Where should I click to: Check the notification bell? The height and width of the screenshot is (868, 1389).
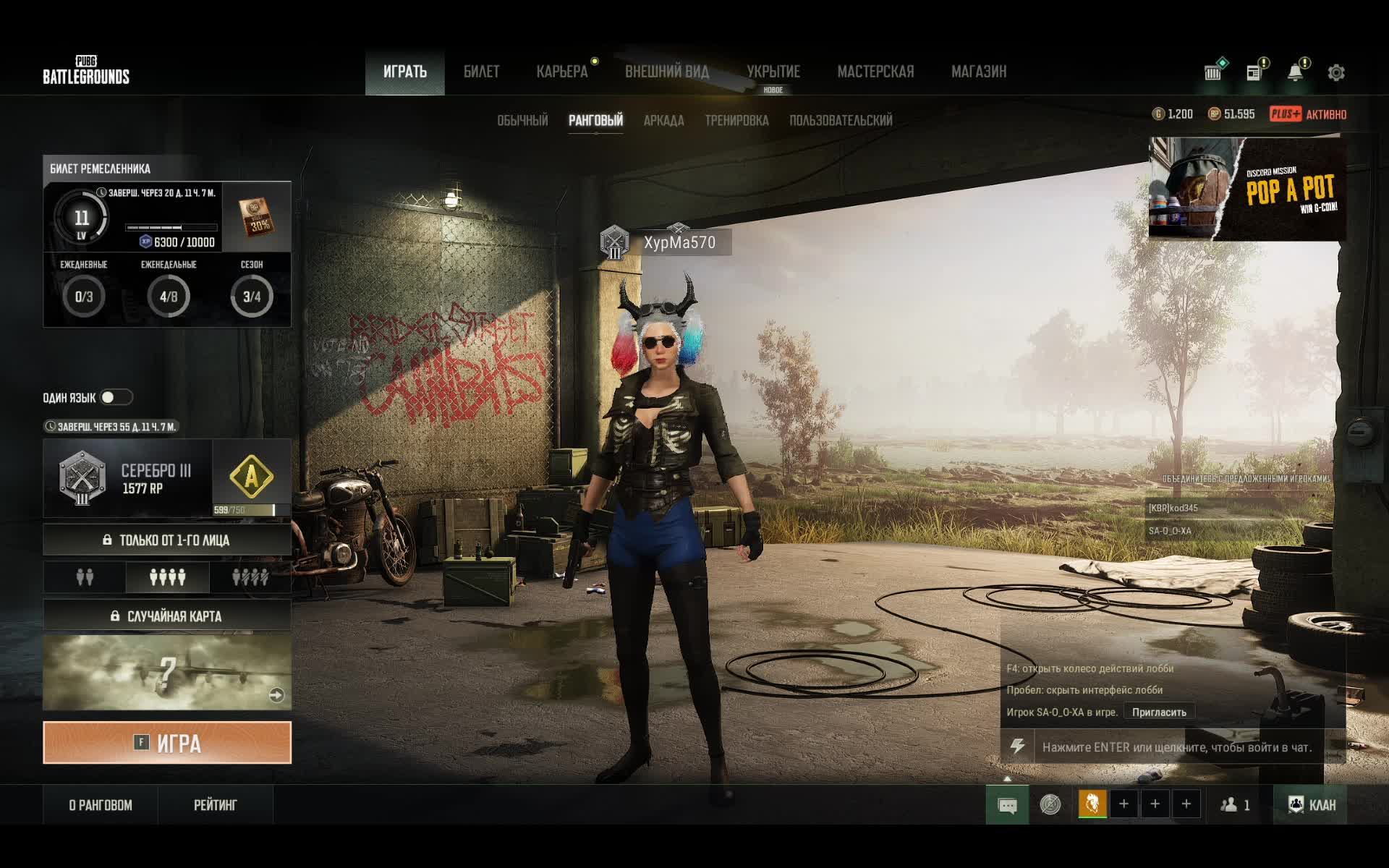(1295, 72)
